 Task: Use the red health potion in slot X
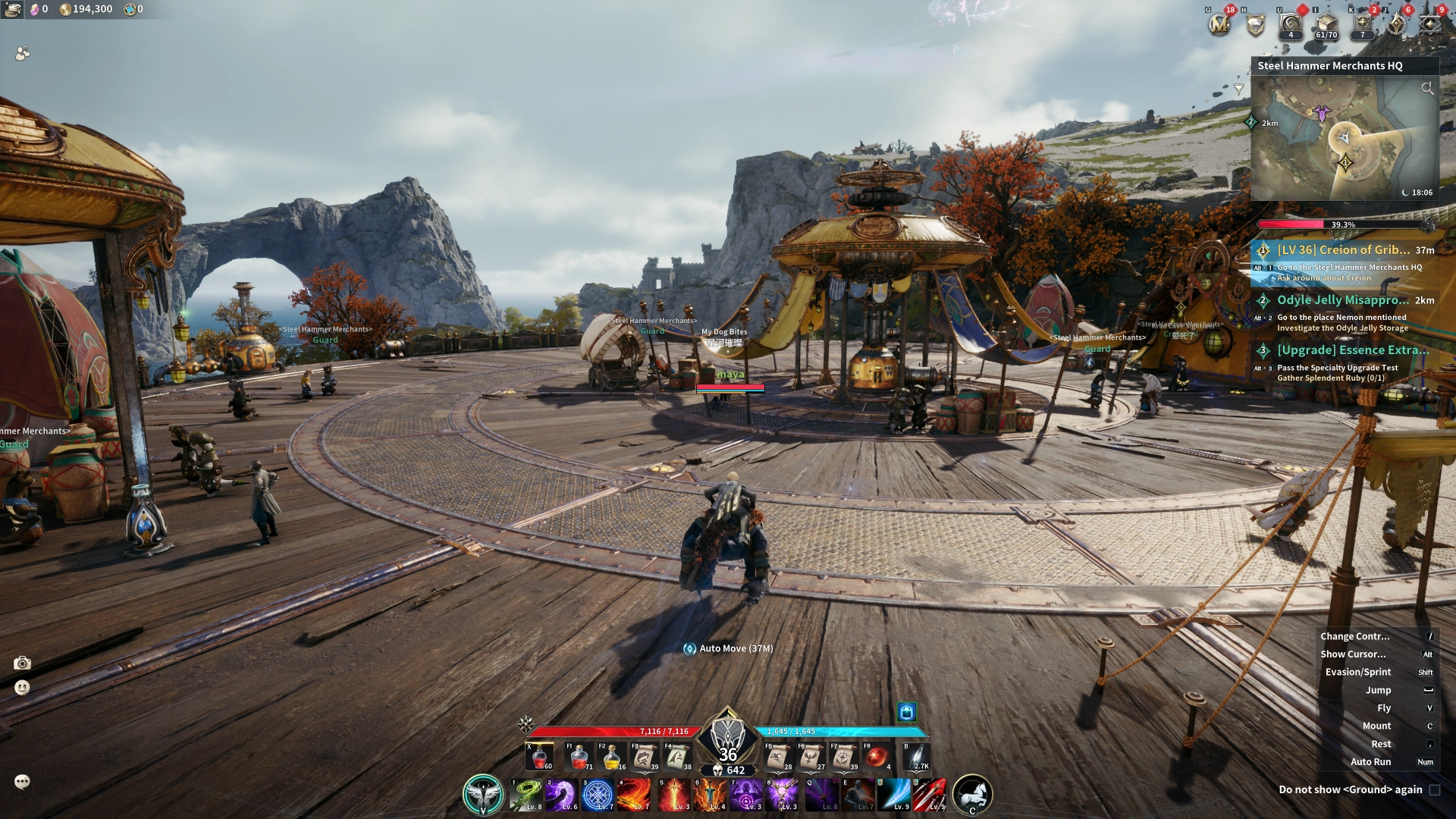click(x=540, y=757)
